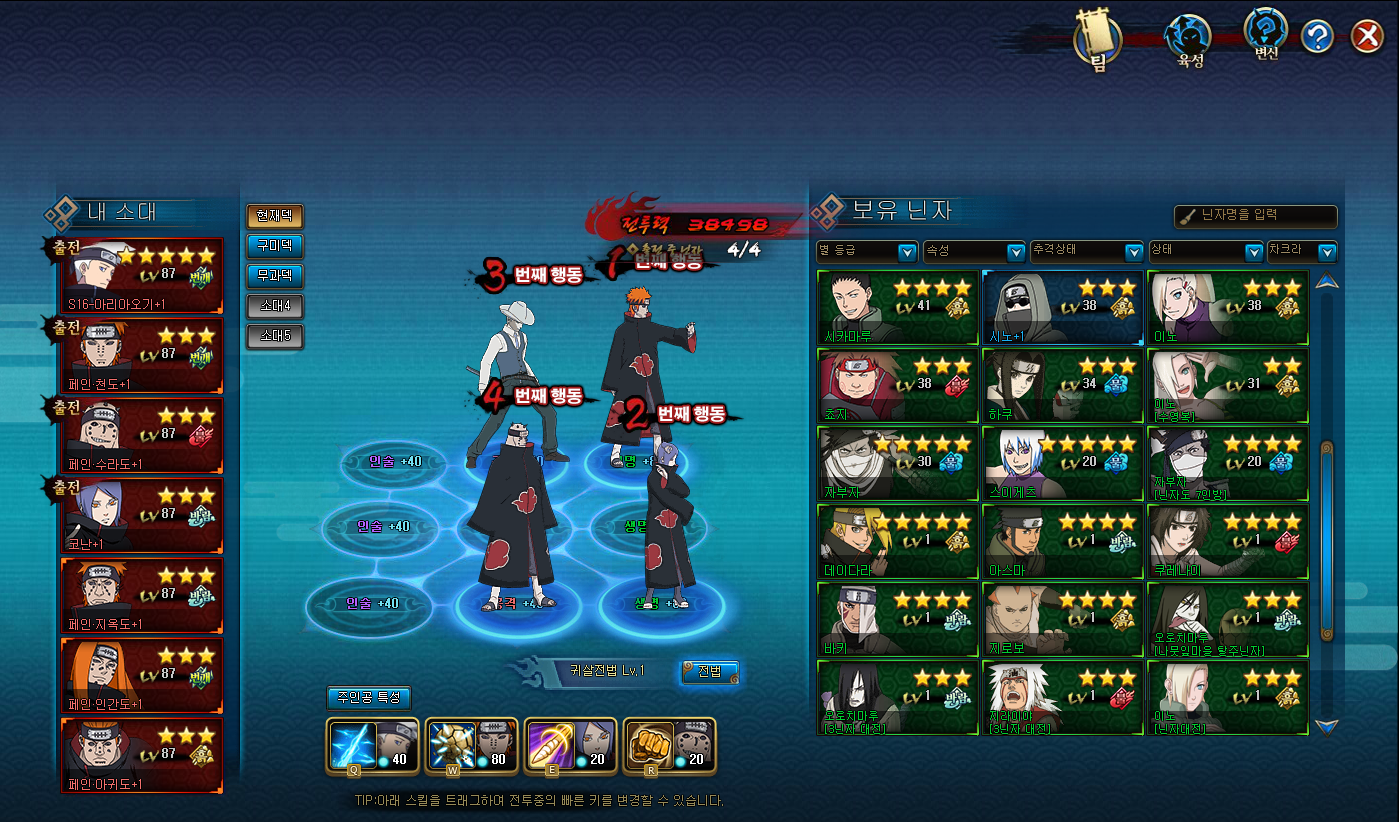Open the 별 등급 star grade dropdown
The width and height of the screenshot is (1399, 822).
[x=867, y=251]
